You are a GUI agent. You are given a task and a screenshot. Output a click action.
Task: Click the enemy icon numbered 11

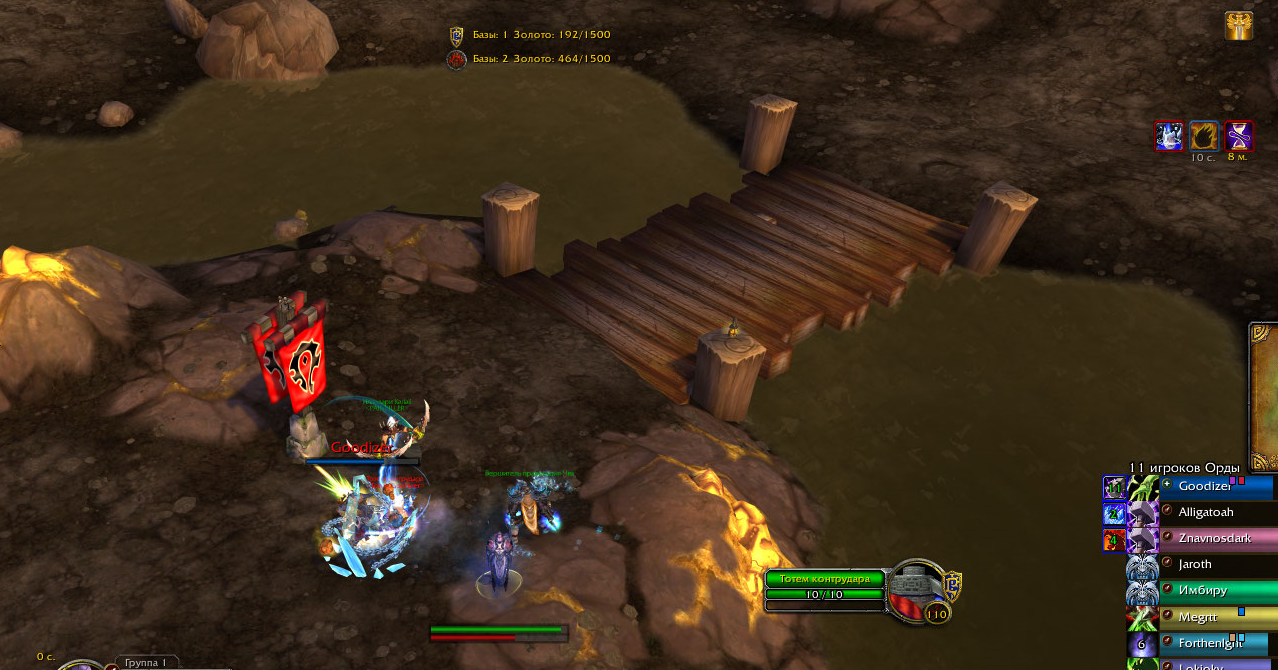pyautogui.click(x=1114, y=488)
